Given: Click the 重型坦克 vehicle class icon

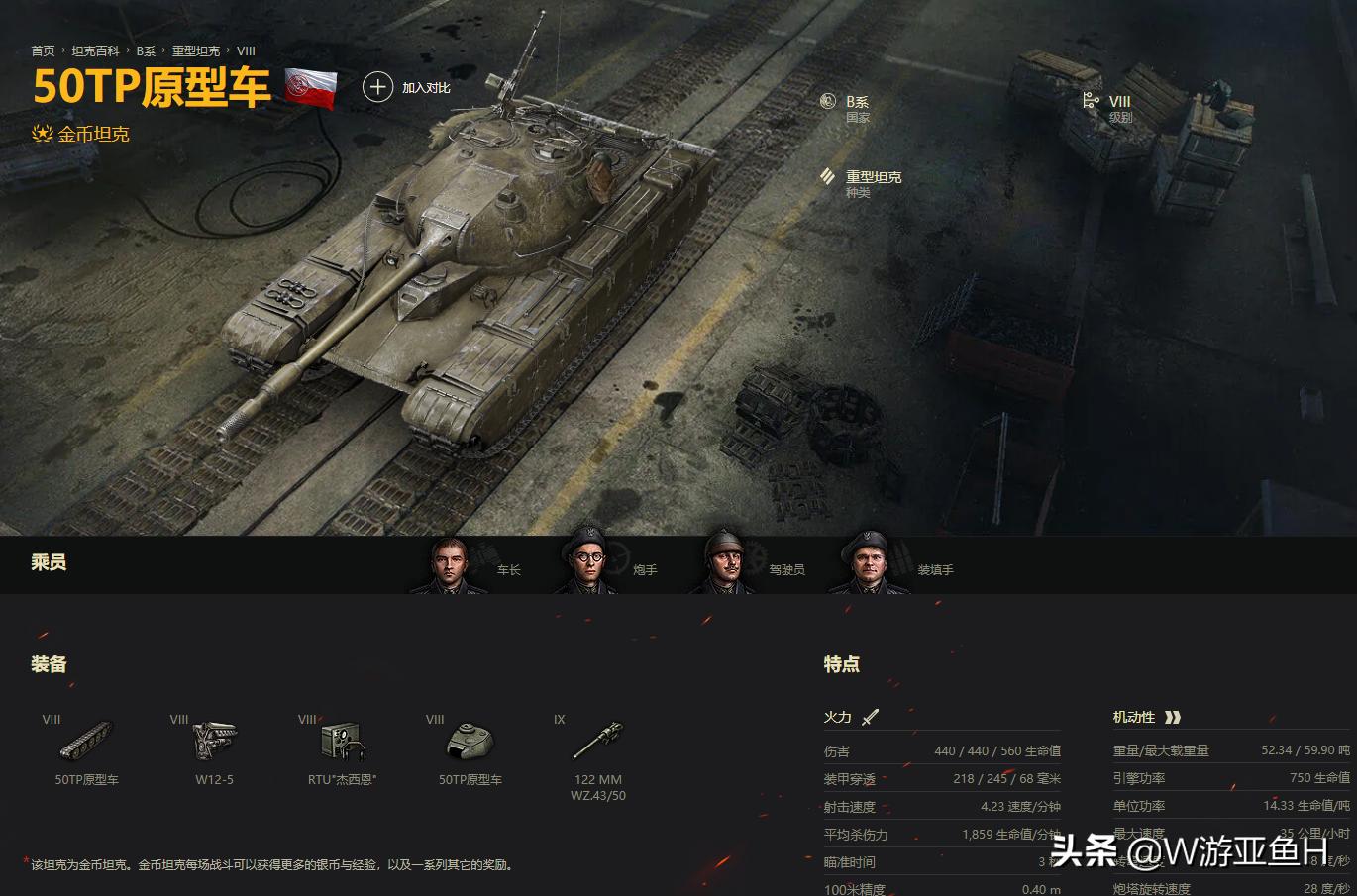Looking at the screenshot, I should [828, 176].
